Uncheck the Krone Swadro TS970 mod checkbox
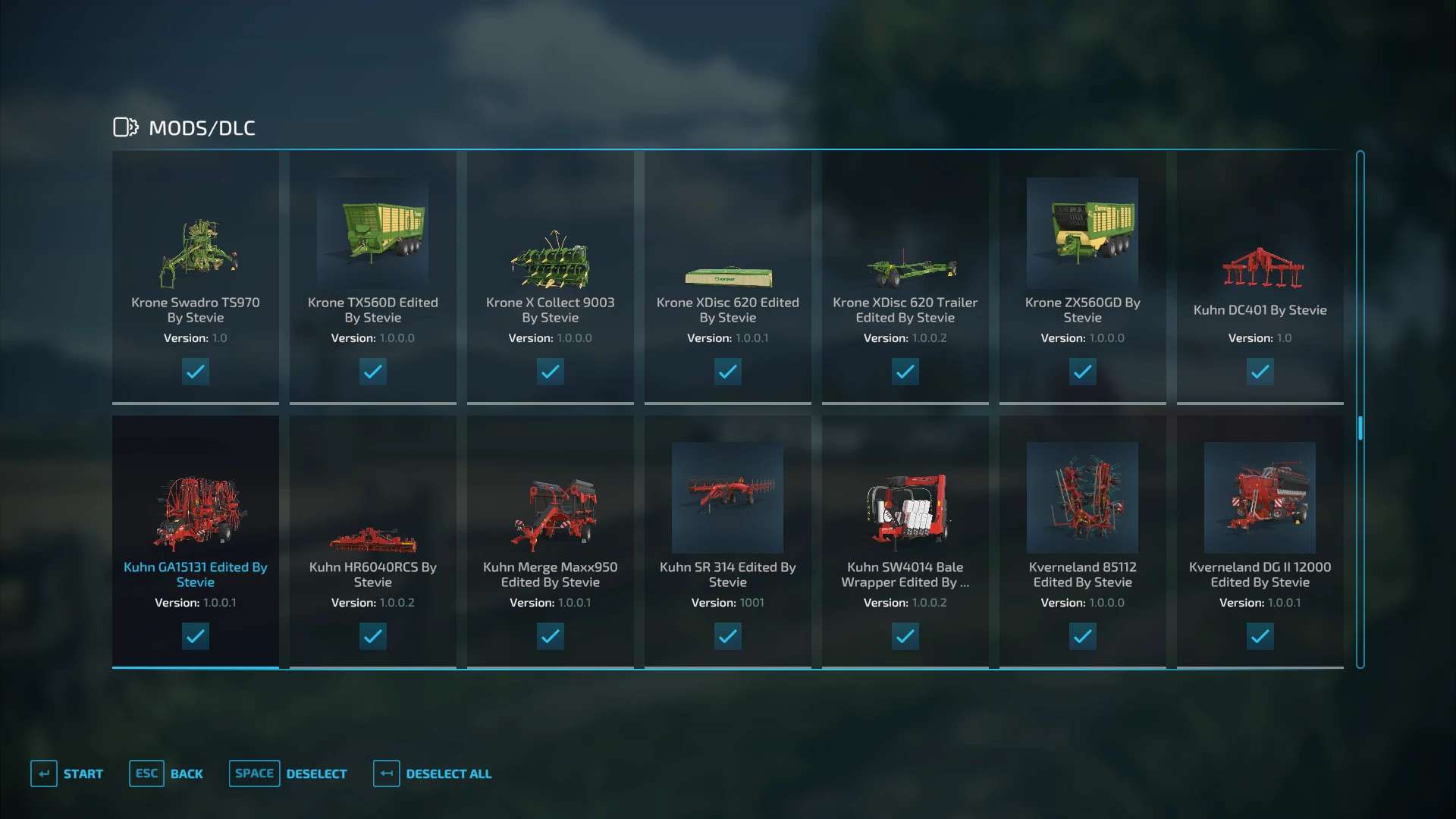 pyautogui.click(x=196, y=372)
